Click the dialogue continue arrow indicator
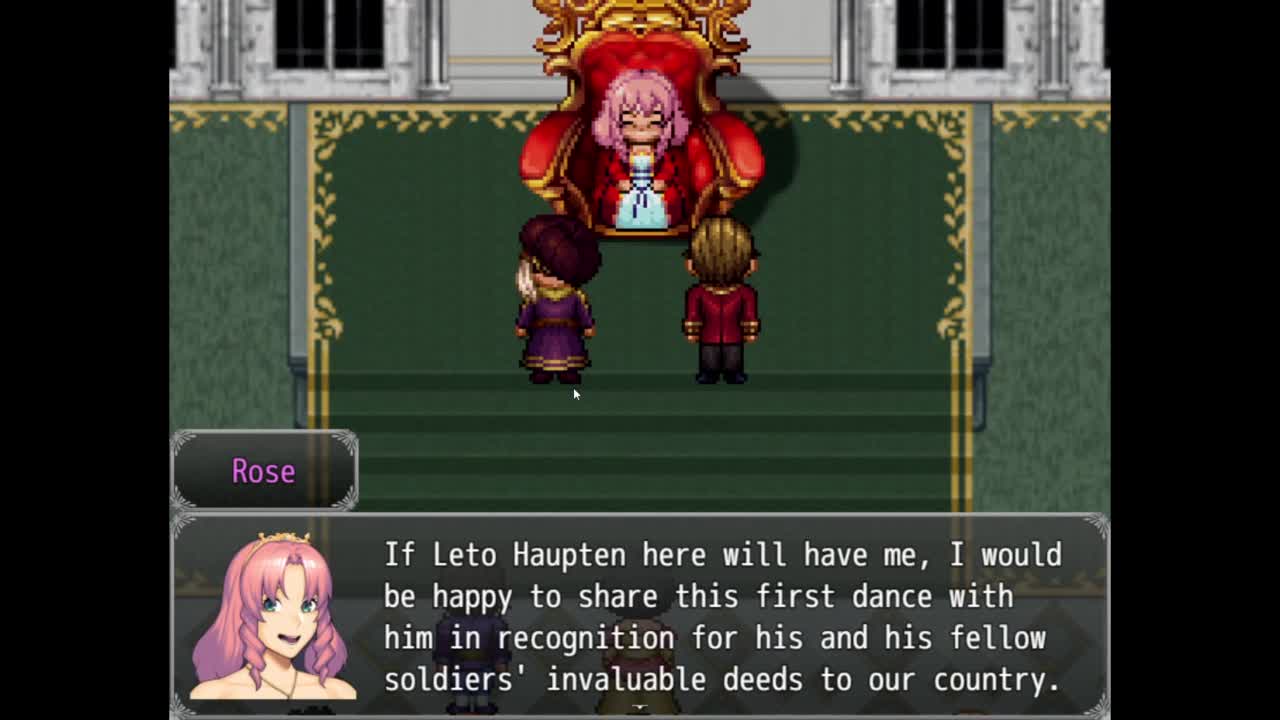 pos(640,708)
